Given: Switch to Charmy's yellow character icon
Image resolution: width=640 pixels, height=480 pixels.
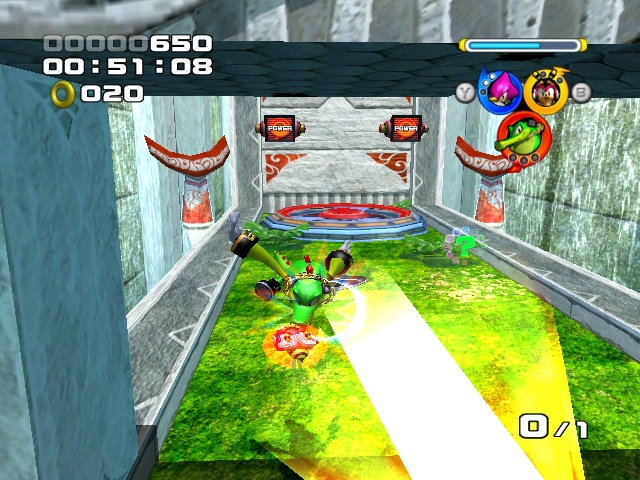Looking at the screenshot, I should [546, 91].
